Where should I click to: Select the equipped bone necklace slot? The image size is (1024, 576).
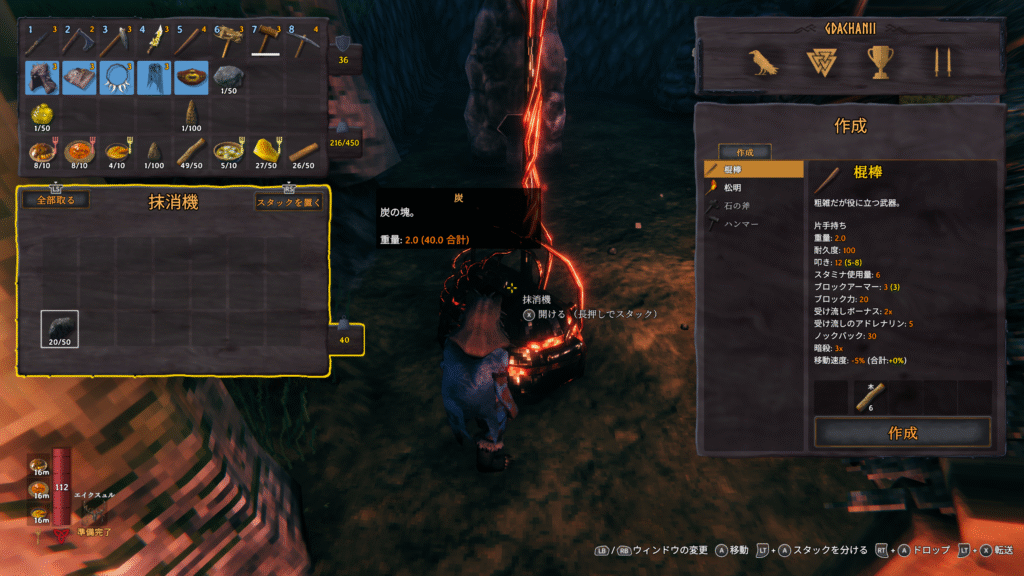tap(117, 77)
